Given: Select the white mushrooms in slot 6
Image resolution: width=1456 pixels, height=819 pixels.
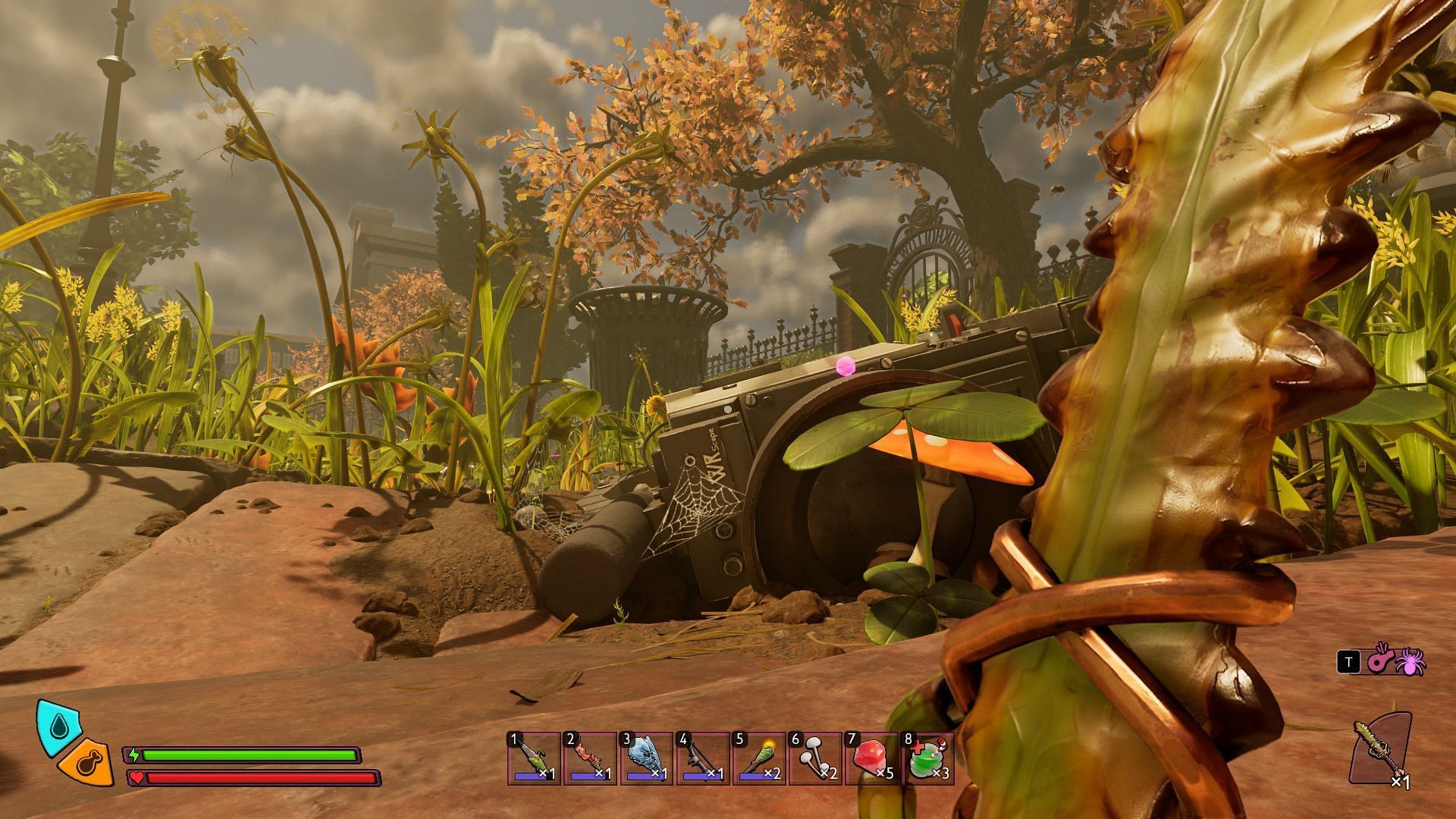Looking at the screenshot, I should [814, 758].
